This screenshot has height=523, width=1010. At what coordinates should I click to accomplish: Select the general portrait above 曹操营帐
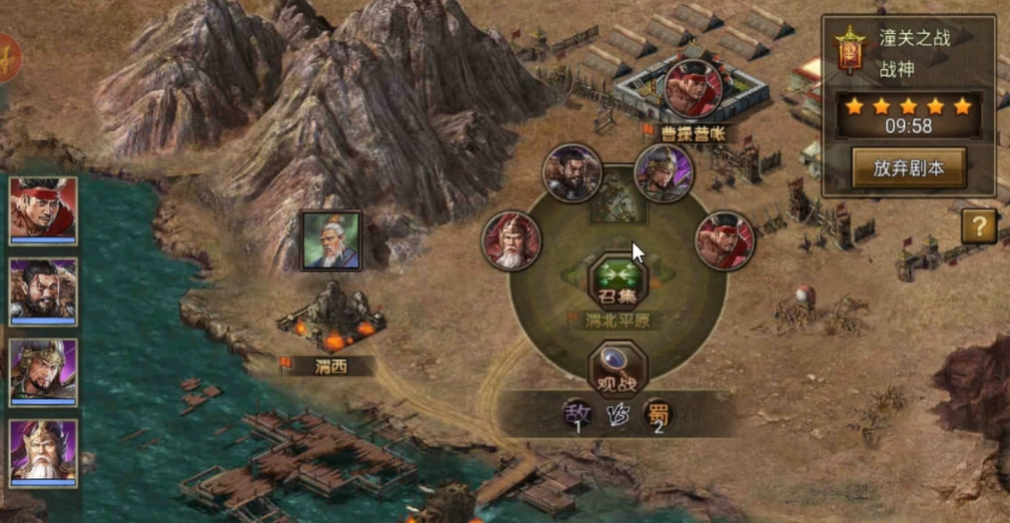pos(693,89)
